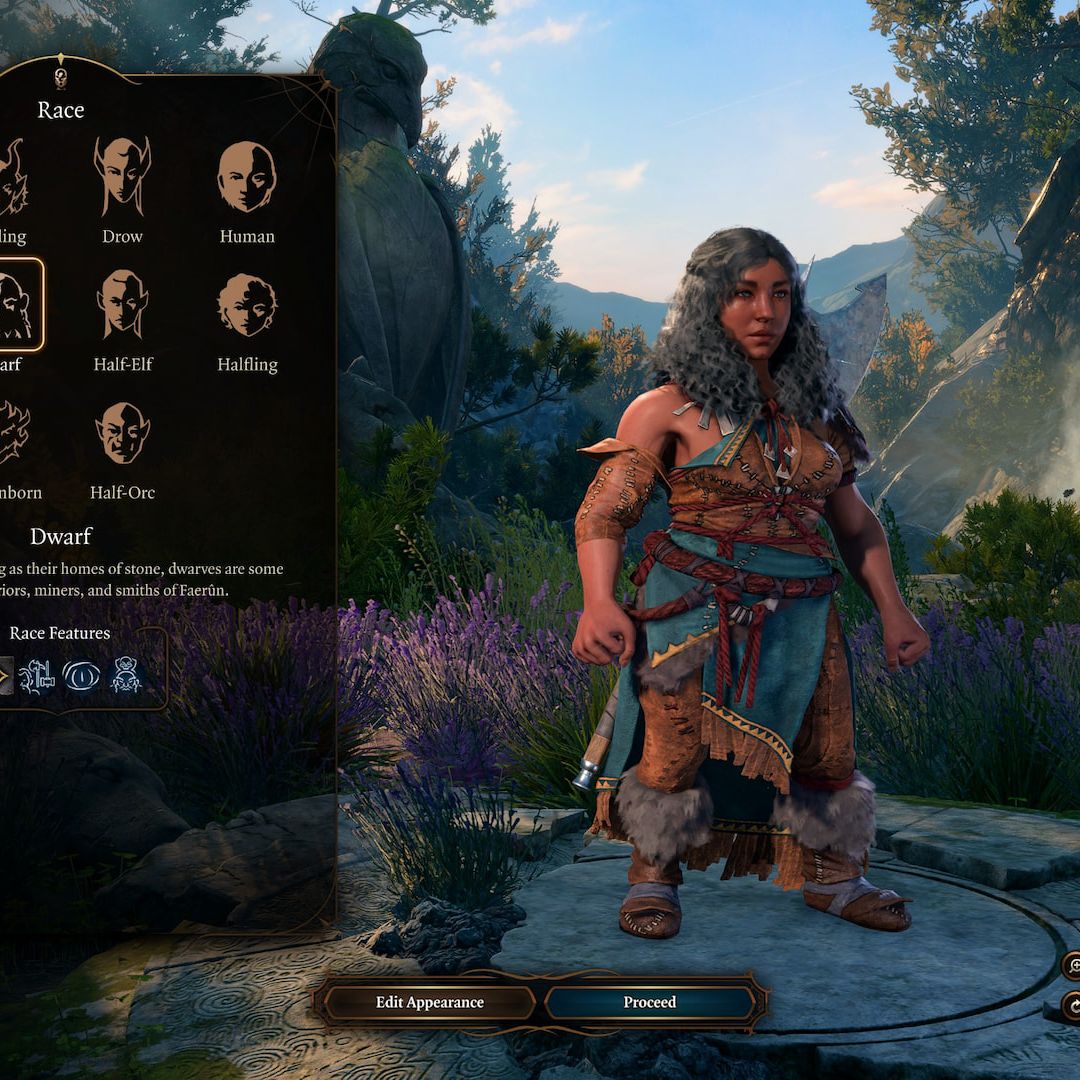Viewport: 1080px width, 1080px height.
Task: Click the Proceed button
Action: pos(650,1002)
